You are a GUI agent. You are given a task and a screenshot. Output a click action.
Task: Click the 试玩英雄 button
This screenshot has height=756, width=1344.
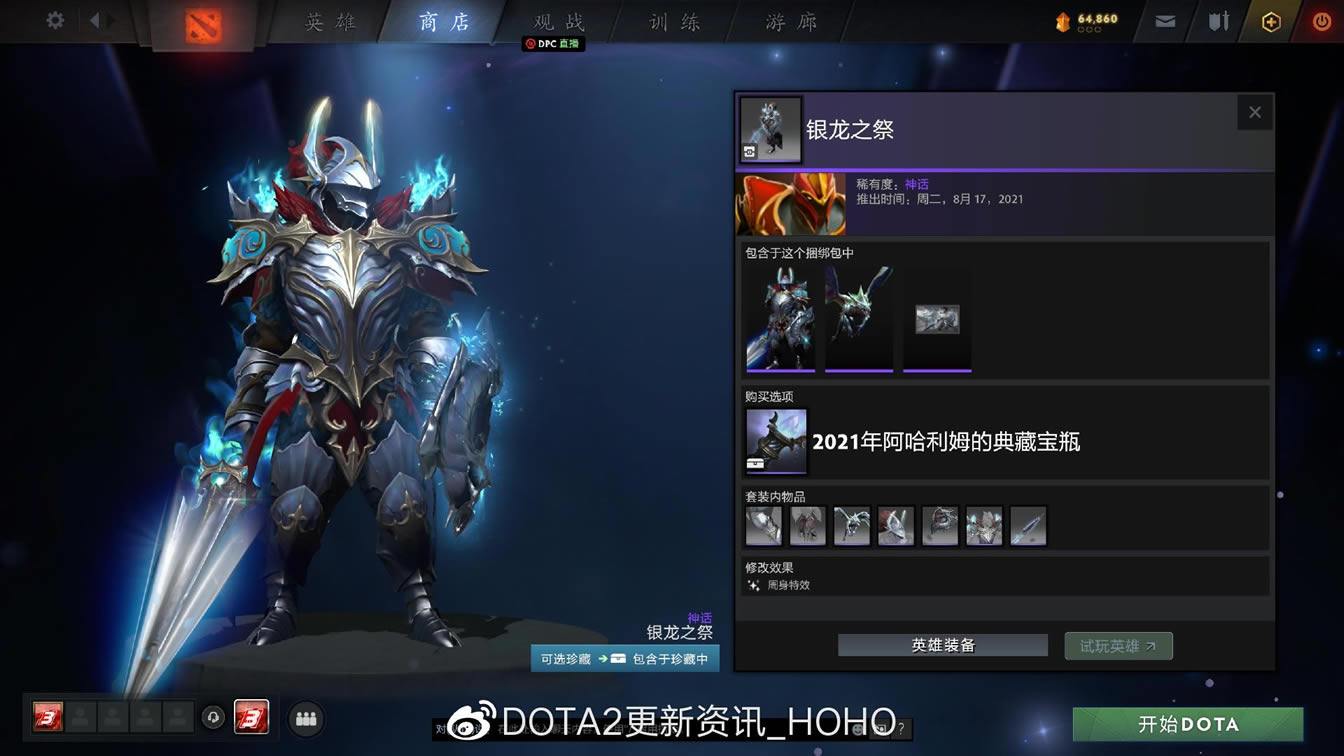[1118, 645]
